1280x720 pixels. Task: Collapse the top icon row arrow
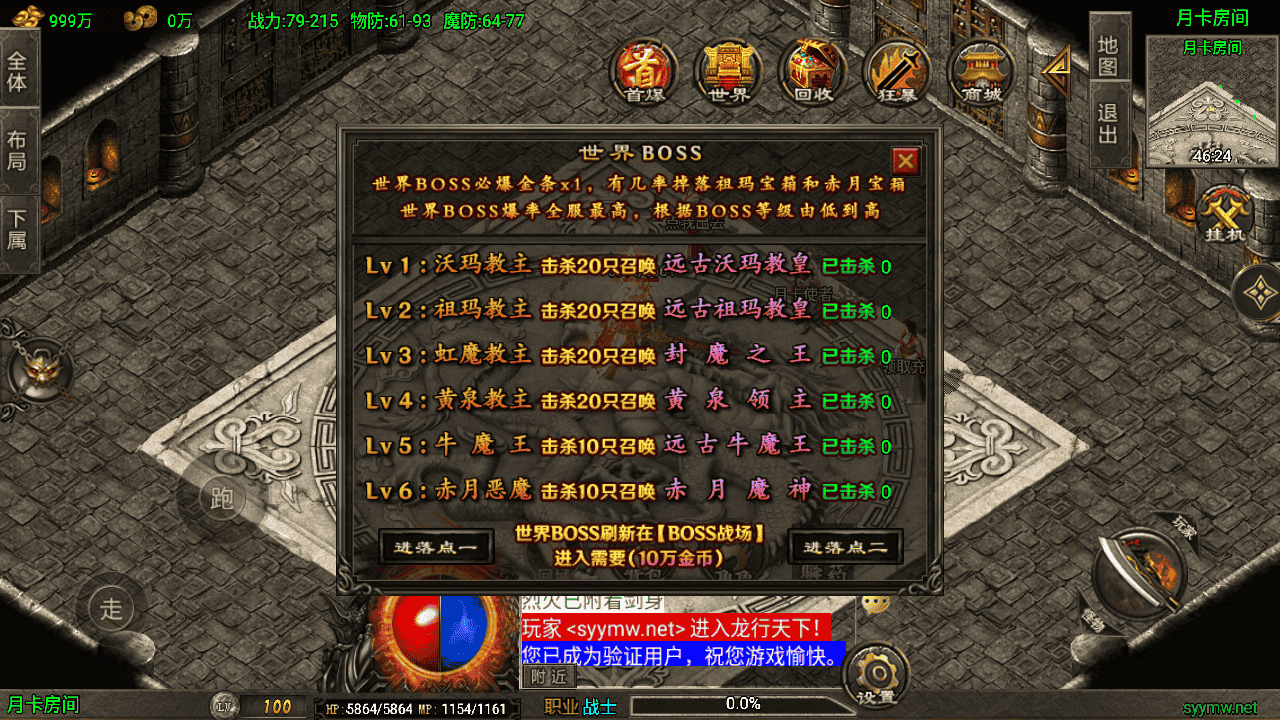1056,71
